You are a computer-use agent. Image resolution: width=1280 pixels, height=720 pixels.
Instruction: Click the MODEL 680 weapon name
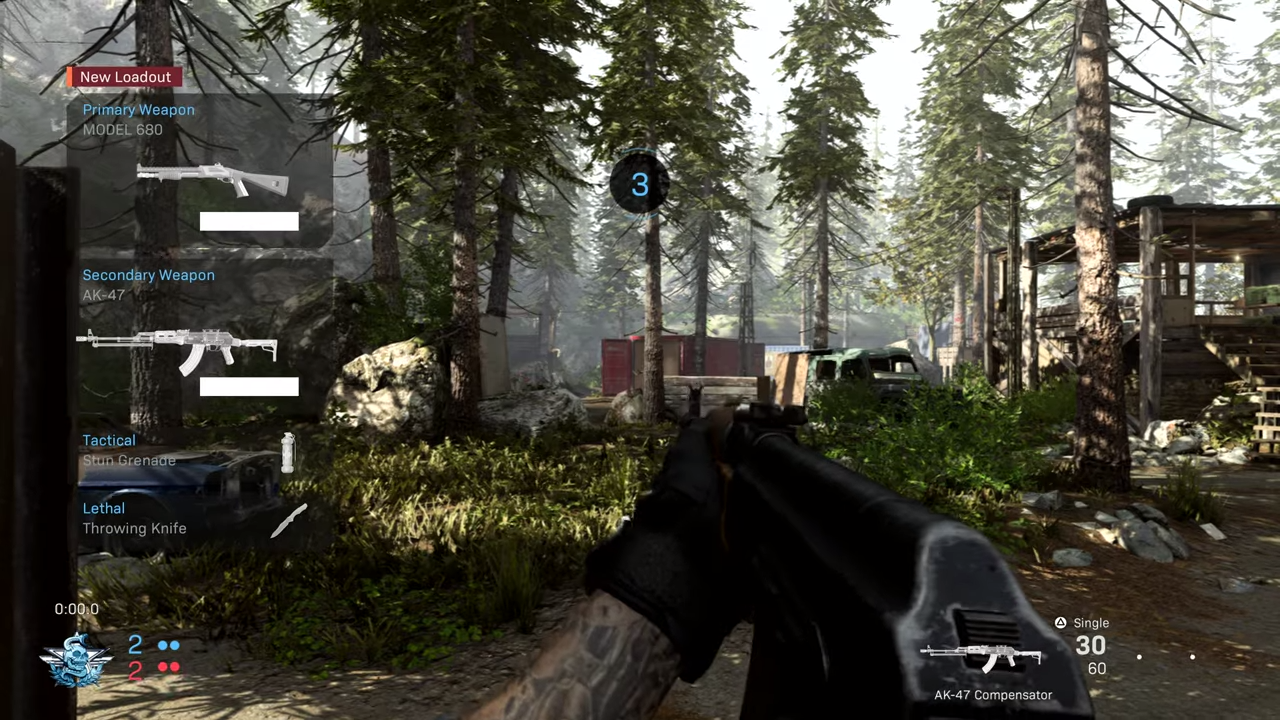[x=122, y=130]
